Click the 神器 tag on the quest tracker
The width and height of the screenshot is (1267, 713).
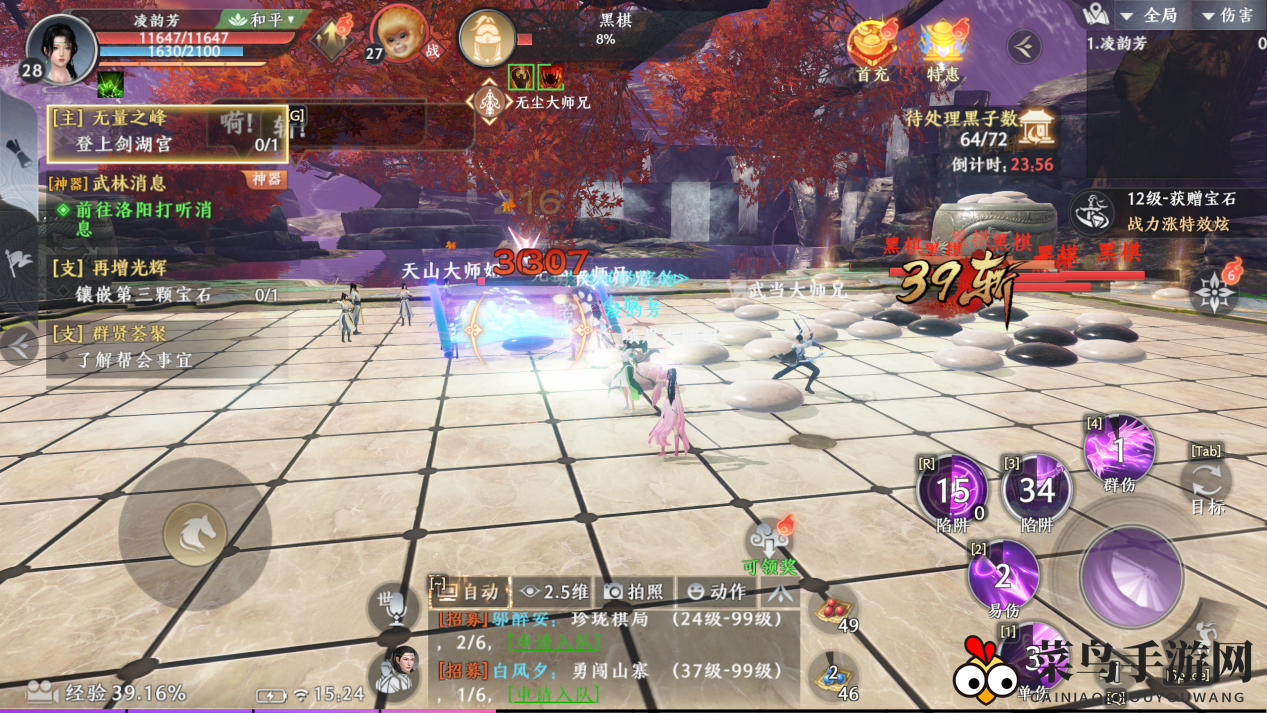pyautogui.click(x=266, y=179)
